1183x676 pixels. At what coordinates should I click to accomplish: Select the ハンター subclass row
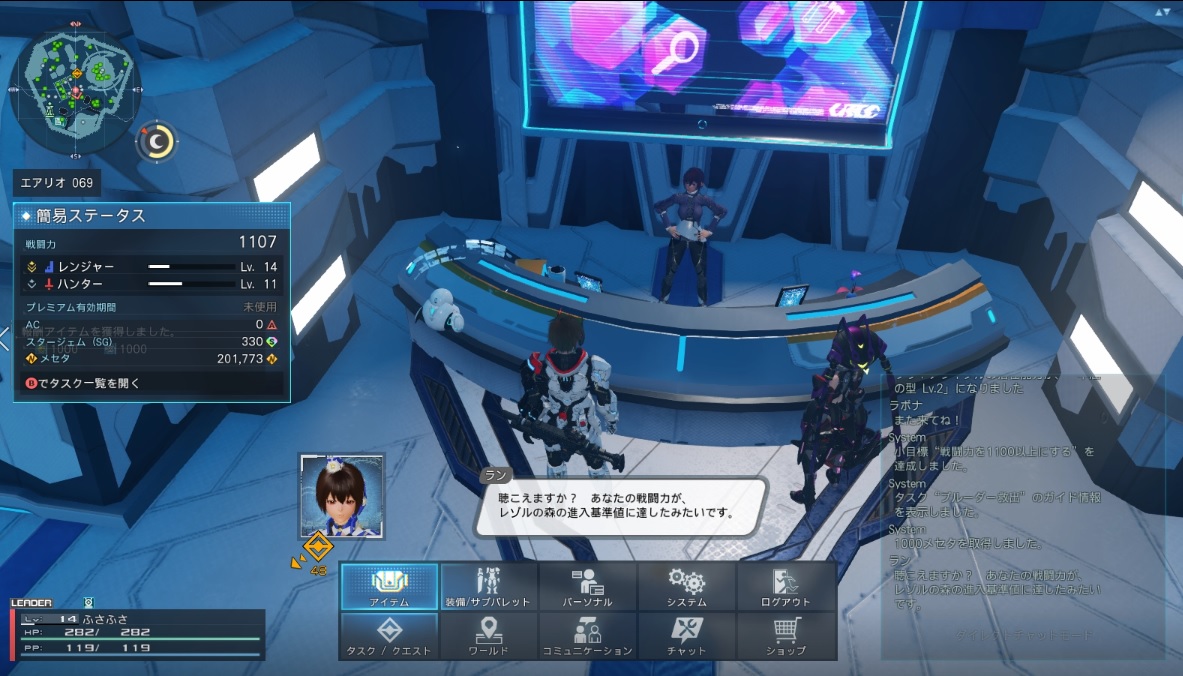pyautogui.click(x=152, y=284)
